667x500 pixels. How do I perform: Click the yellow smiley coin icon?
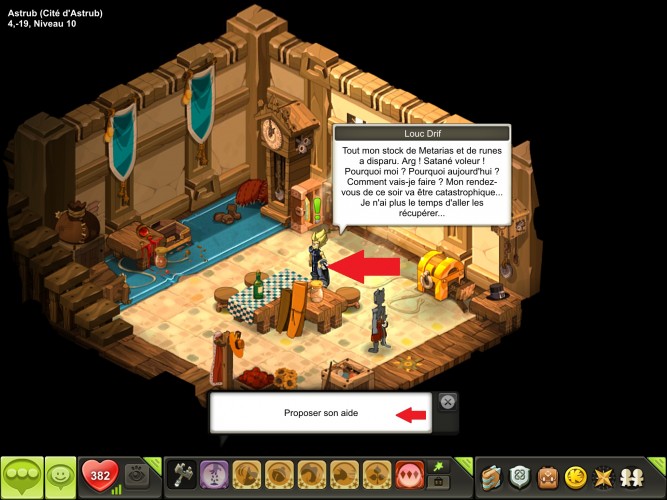pyautogui.click(x=577, y=476)
